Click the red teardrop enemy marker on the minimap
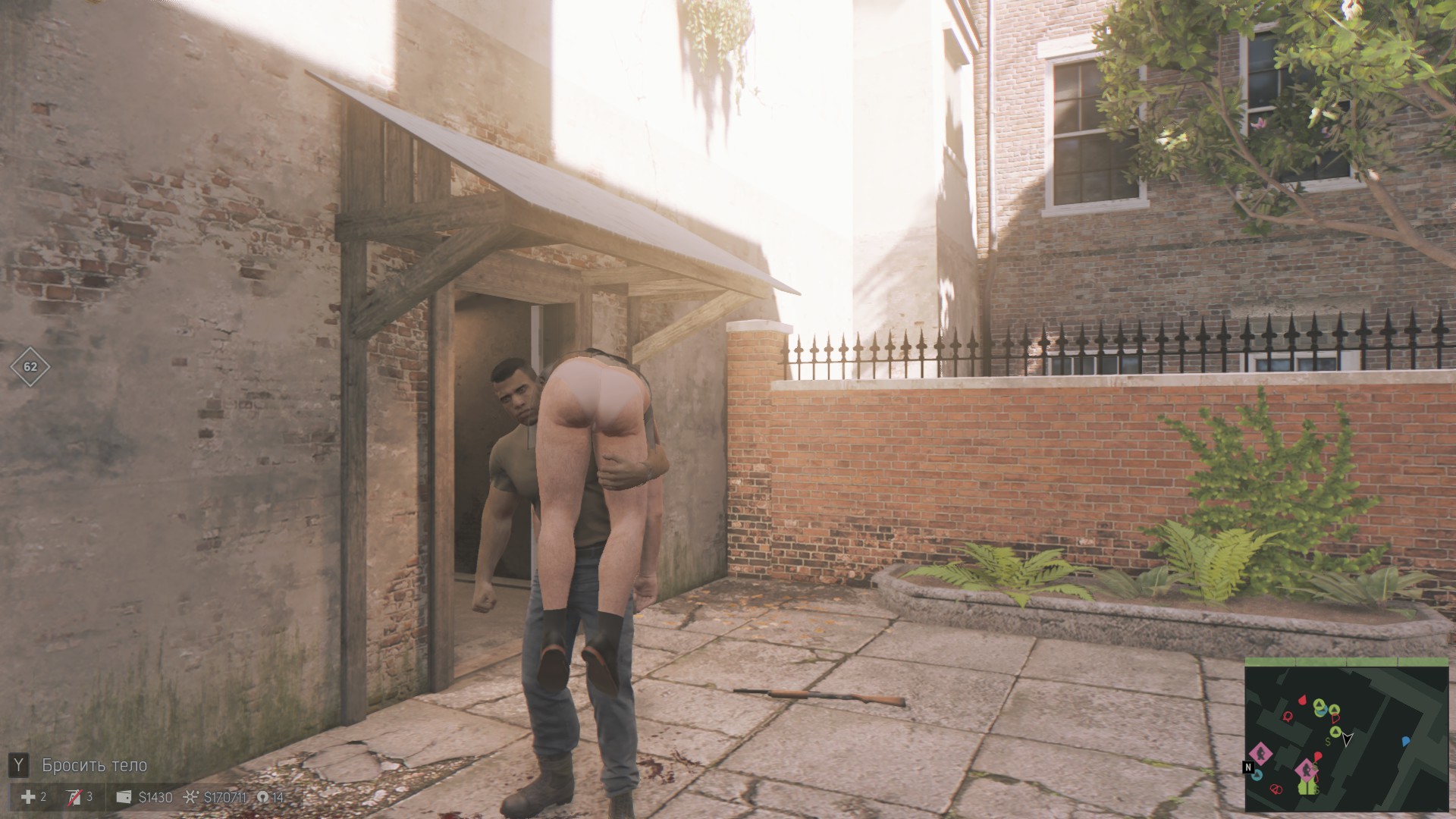Image resolution: width=1456 pixels, height=819 pixels. 1304,700
